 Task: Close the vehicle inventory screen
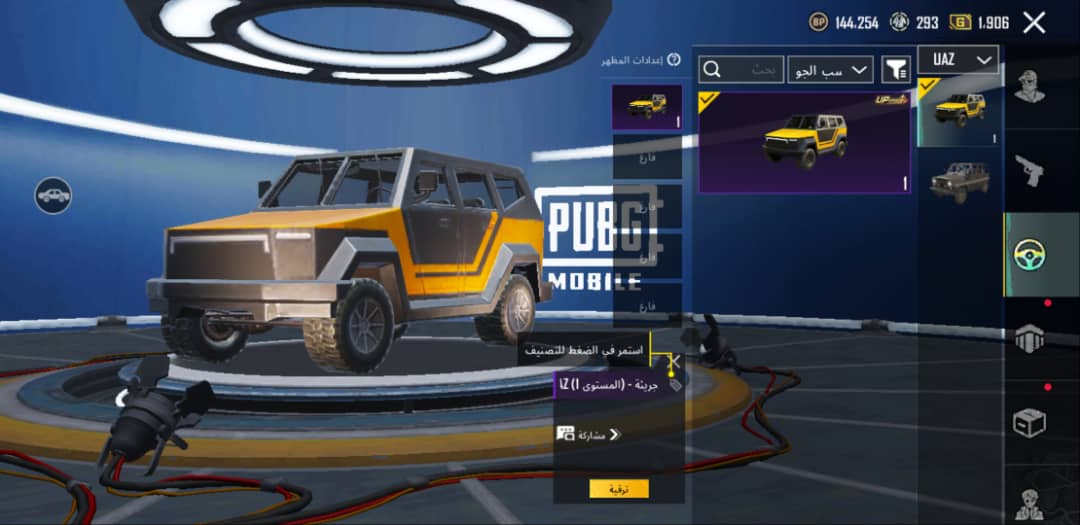(1034, 23)
